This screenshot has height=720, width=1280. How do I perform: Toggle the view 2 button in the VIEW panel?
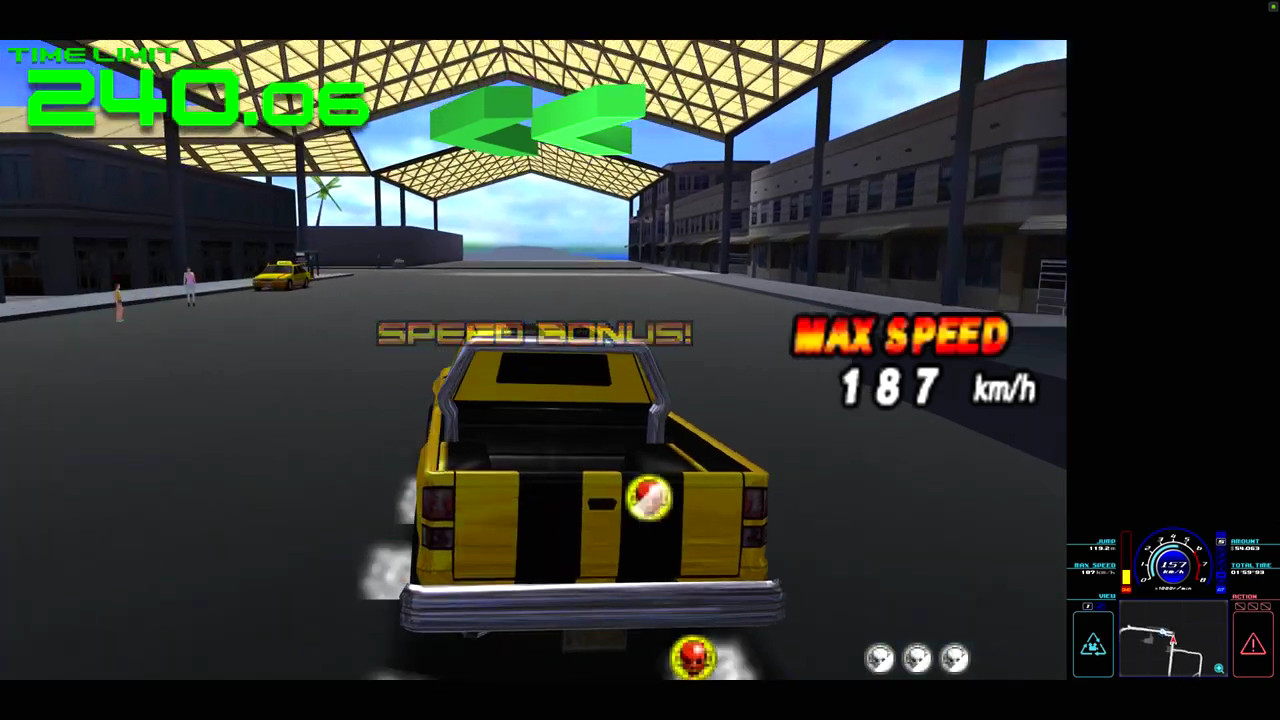1101,606
